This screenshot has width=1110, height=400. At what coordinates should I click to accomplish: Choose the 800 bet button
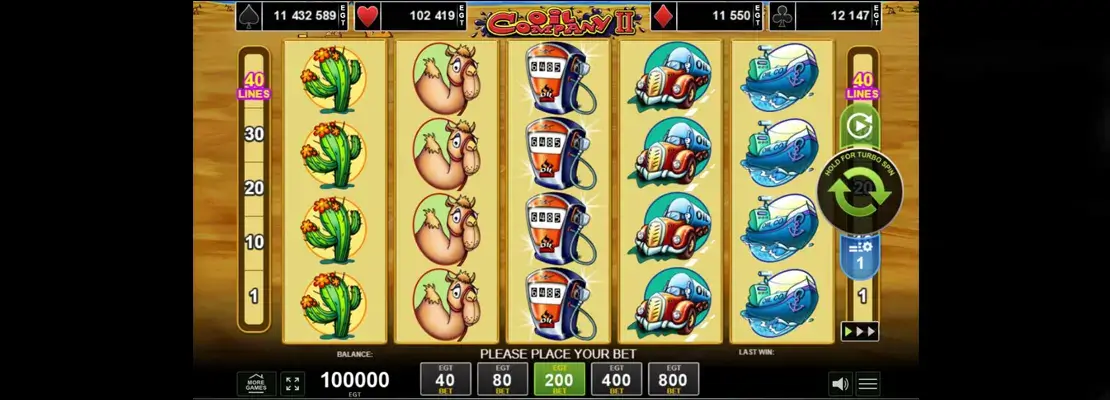click(674, 380)
